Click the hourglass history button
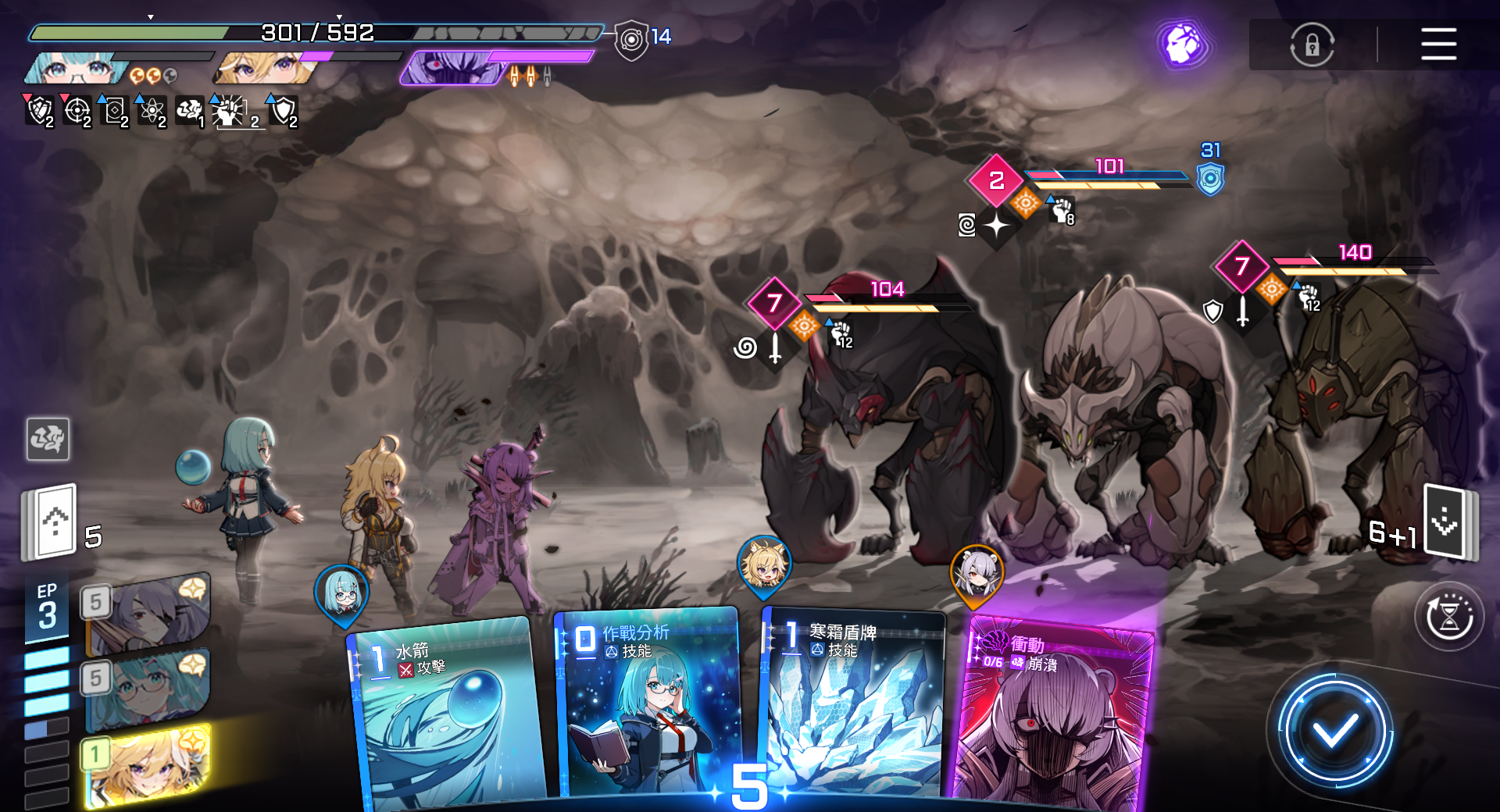This screenshot has width=1500, height=812. tap(1449, 617)
